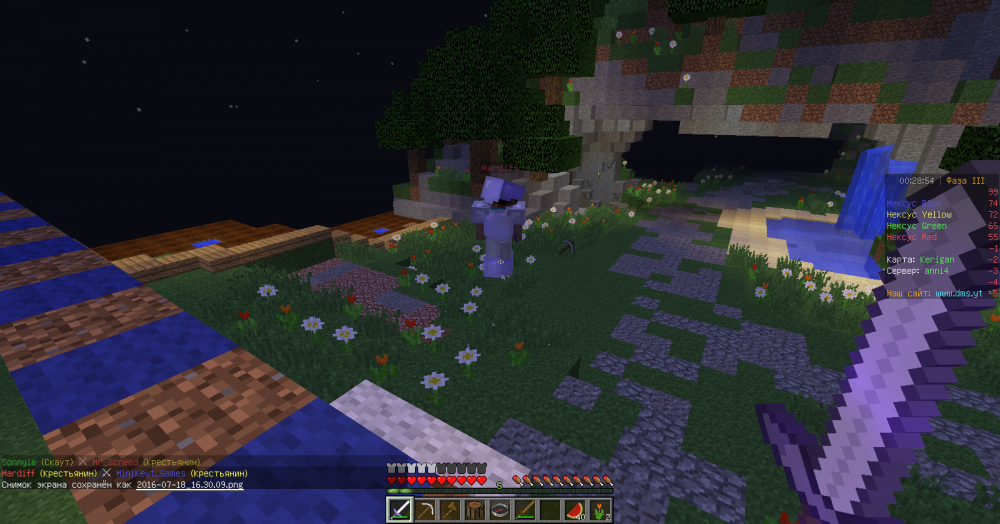
Task: Select the wooden sword hotbar slot
Action: pyautogui.click(x=525, y=510)
